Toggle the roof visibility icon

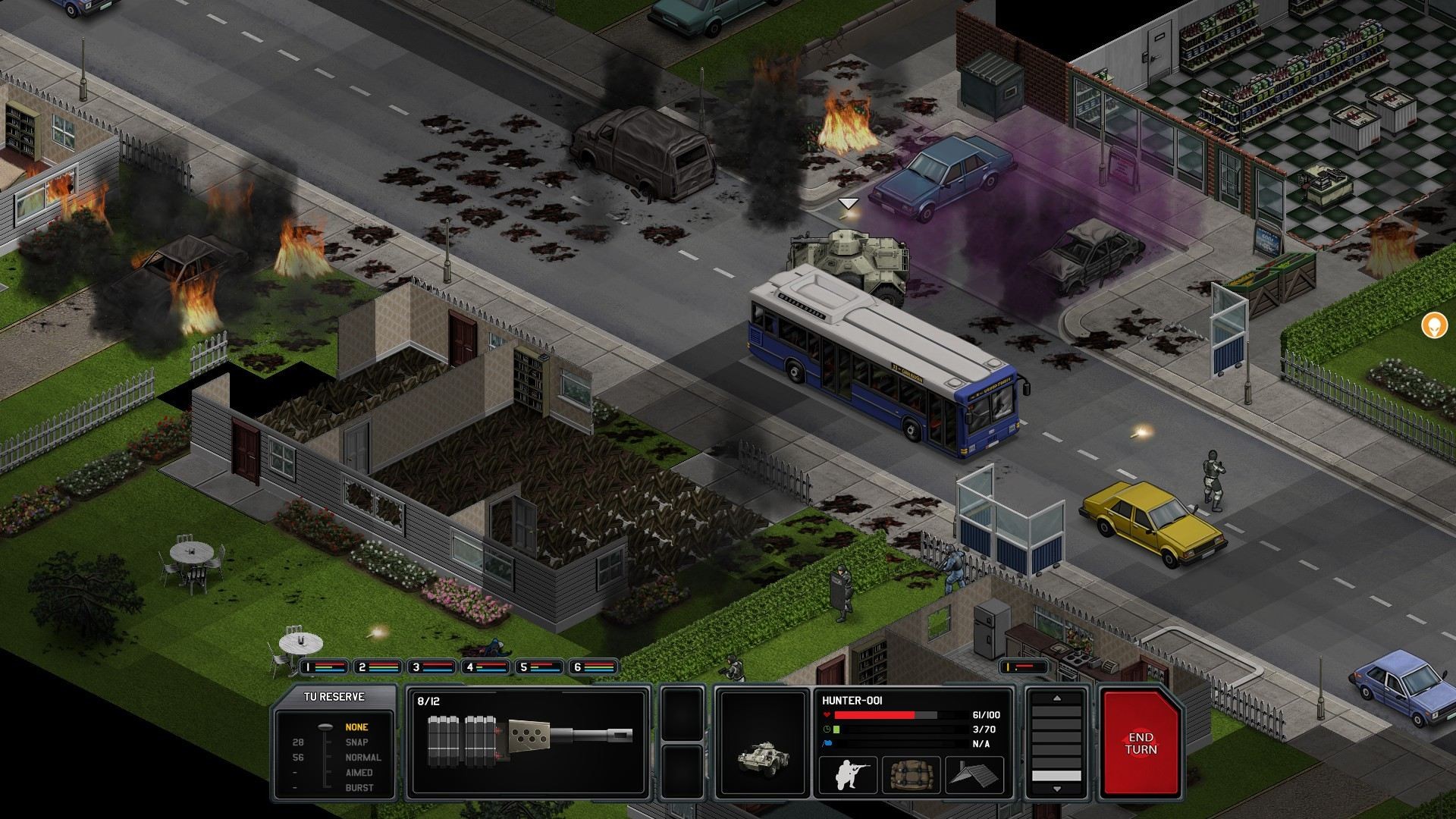(974, 774)
